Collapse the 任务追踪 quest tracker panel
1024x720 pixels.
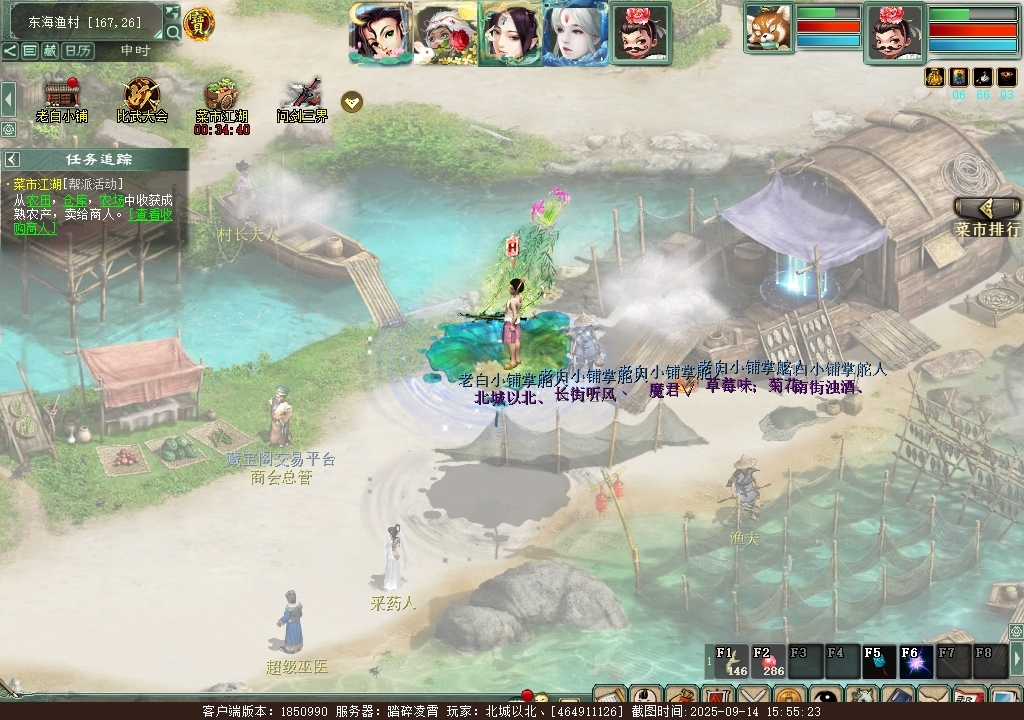(13, 159)
